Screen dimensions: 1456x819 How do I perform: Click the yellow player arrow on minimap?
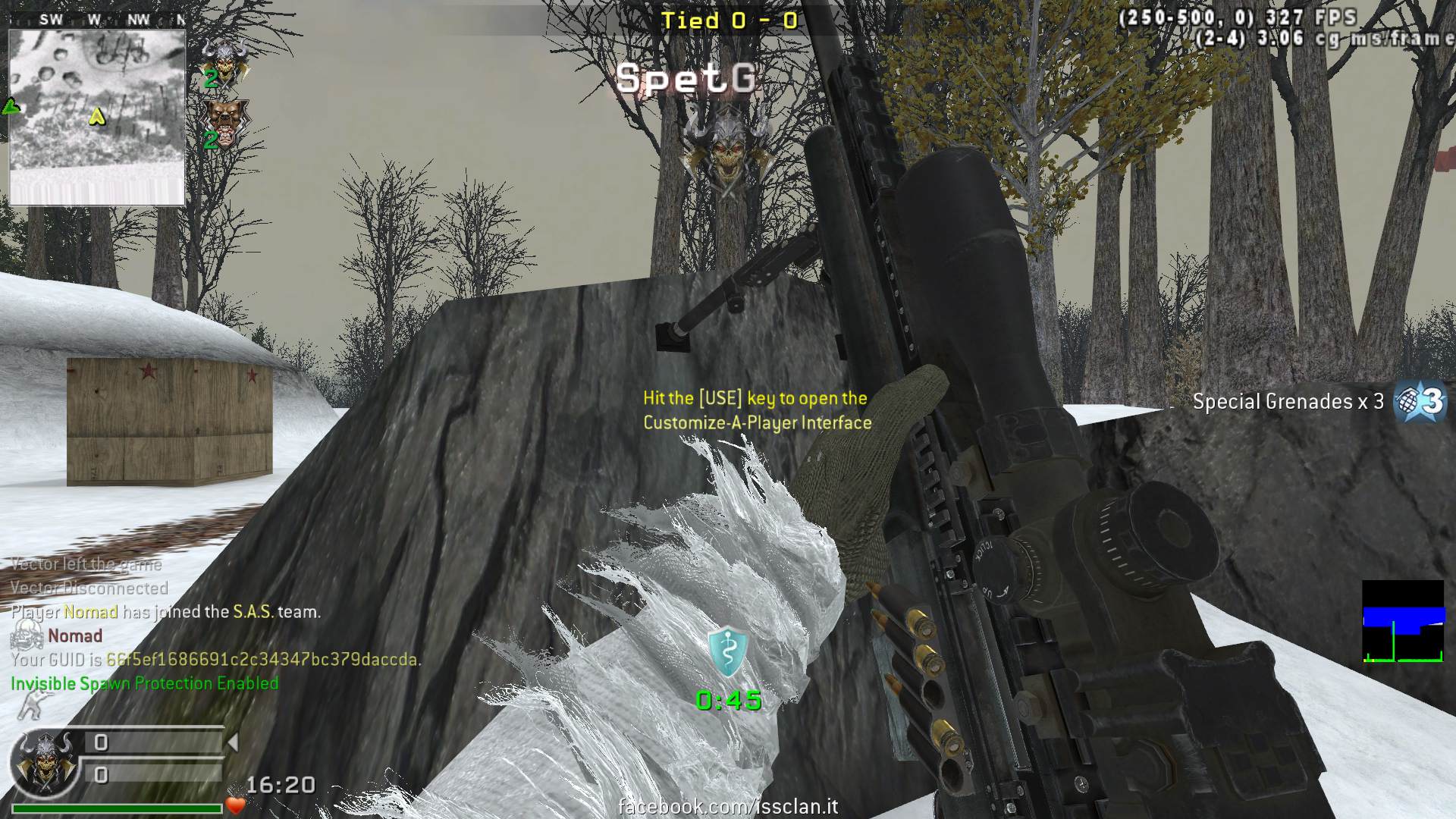[x=97, y=117]
